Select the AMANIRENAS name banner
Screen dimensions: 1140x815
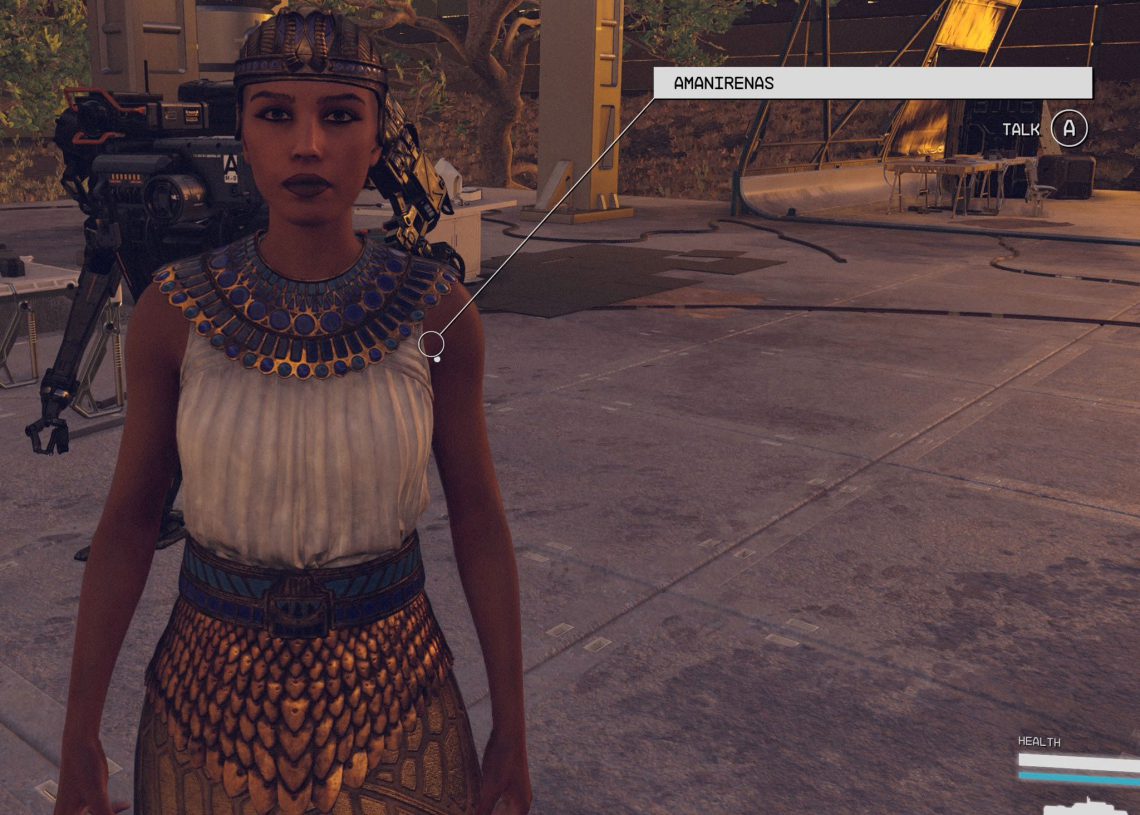(872, 83)
